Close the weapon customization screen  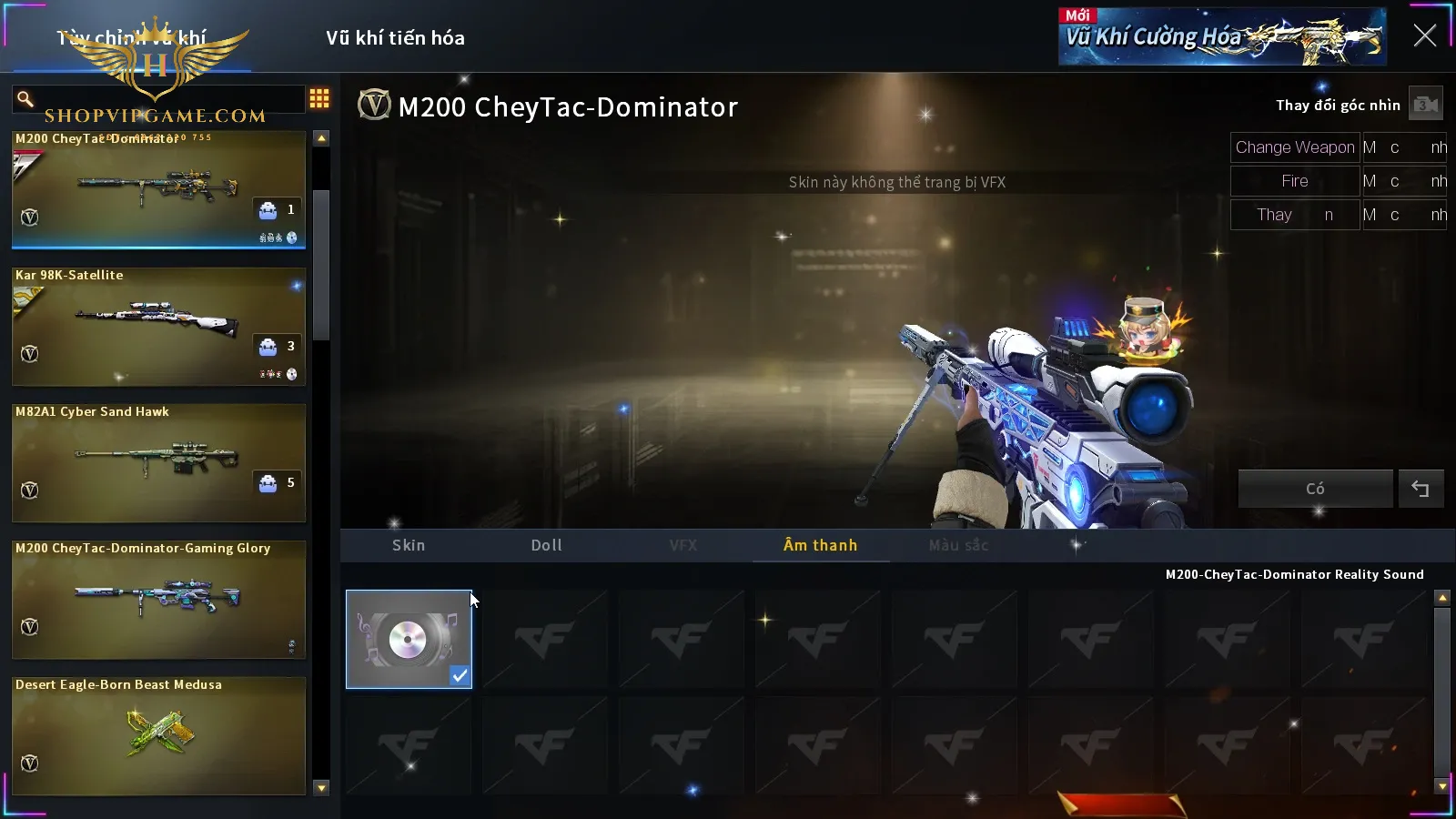[1424, 35]
